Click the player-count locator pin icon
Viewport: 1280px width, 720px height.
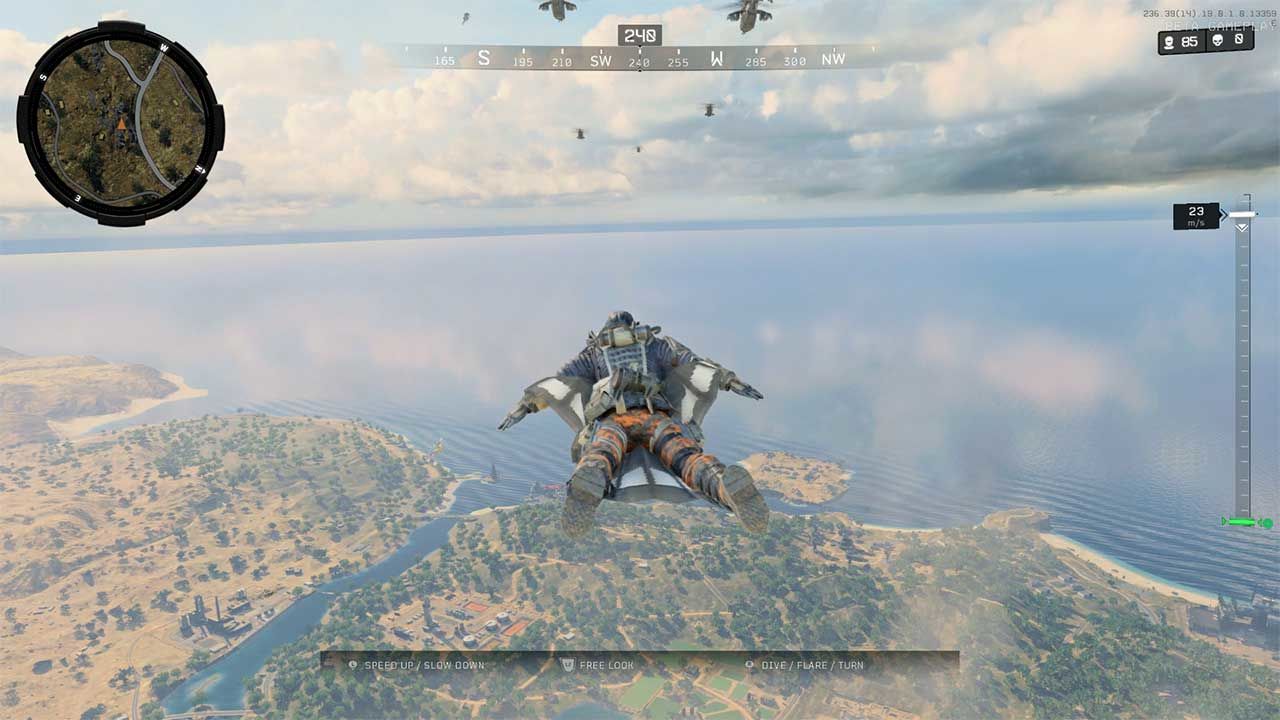click(x=1170, y=41)
